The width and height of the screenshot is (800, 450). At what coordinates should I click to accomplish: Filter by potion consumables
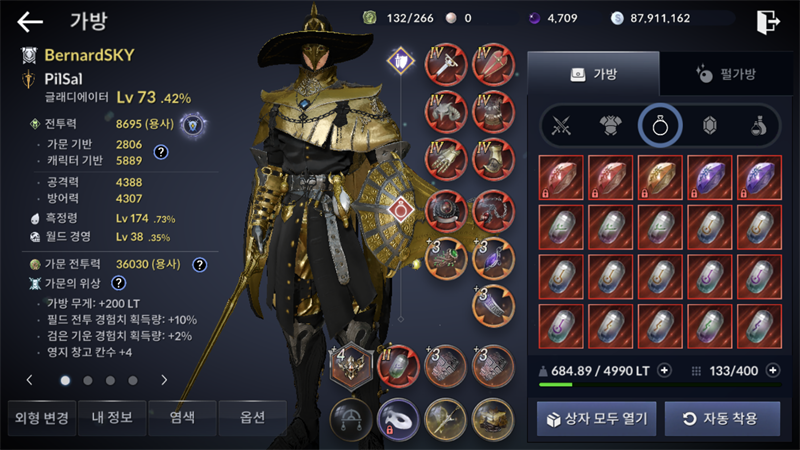coord(759,126)
